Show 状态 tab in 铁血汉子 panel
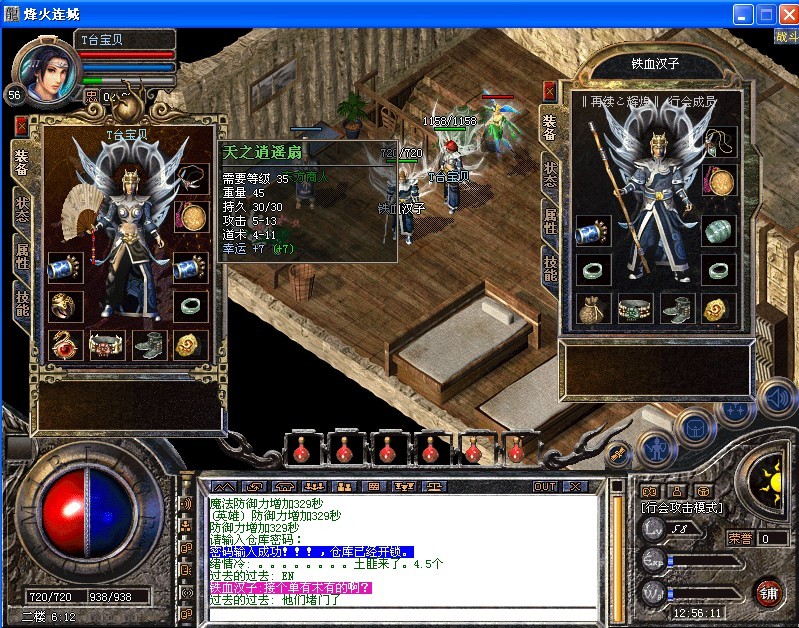799x628 pixels. 550,173
